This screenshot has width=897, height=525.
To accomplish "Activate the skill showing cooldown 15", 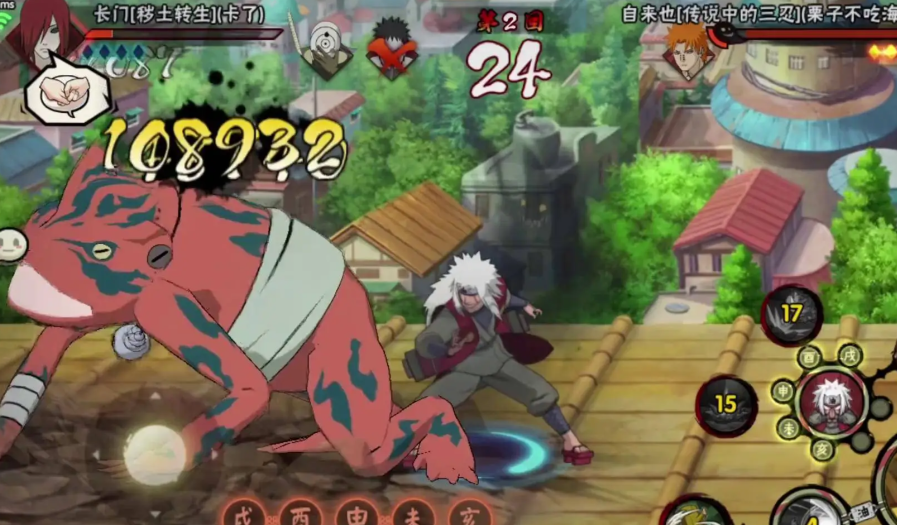I will point(725,405).
